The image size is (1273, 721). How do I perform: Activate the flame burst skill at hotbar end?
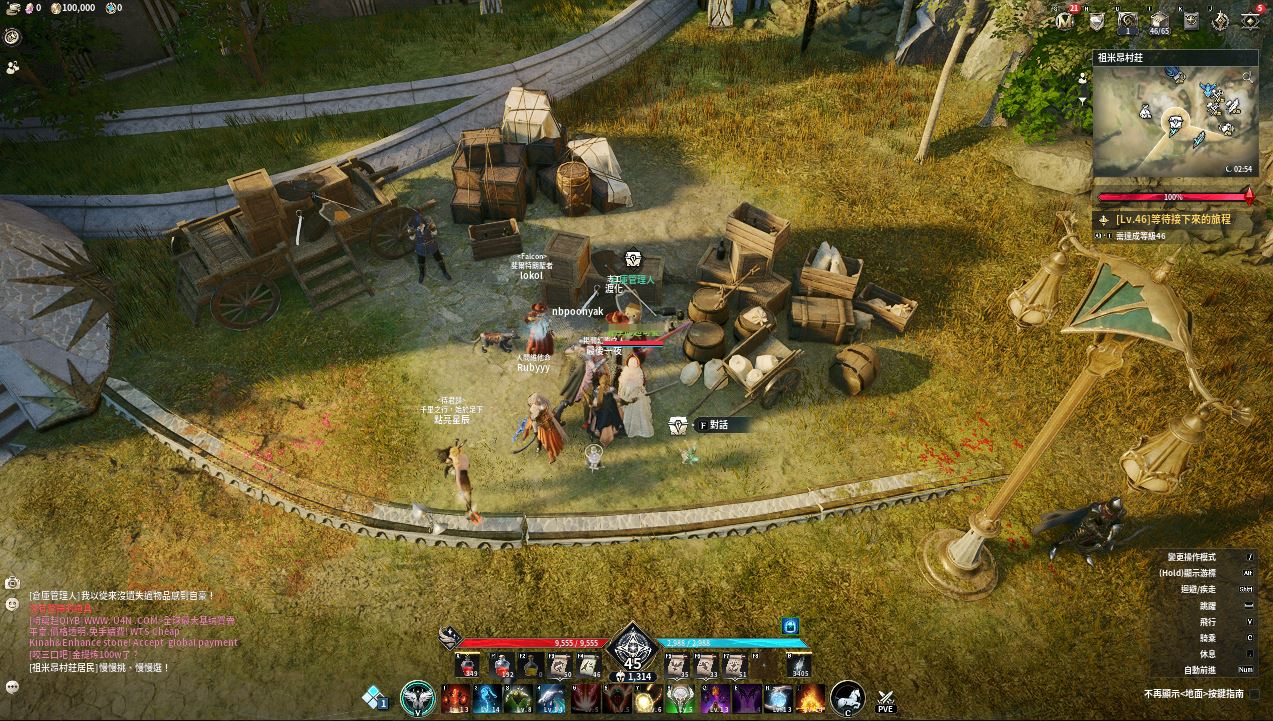(x=811, y=698)
